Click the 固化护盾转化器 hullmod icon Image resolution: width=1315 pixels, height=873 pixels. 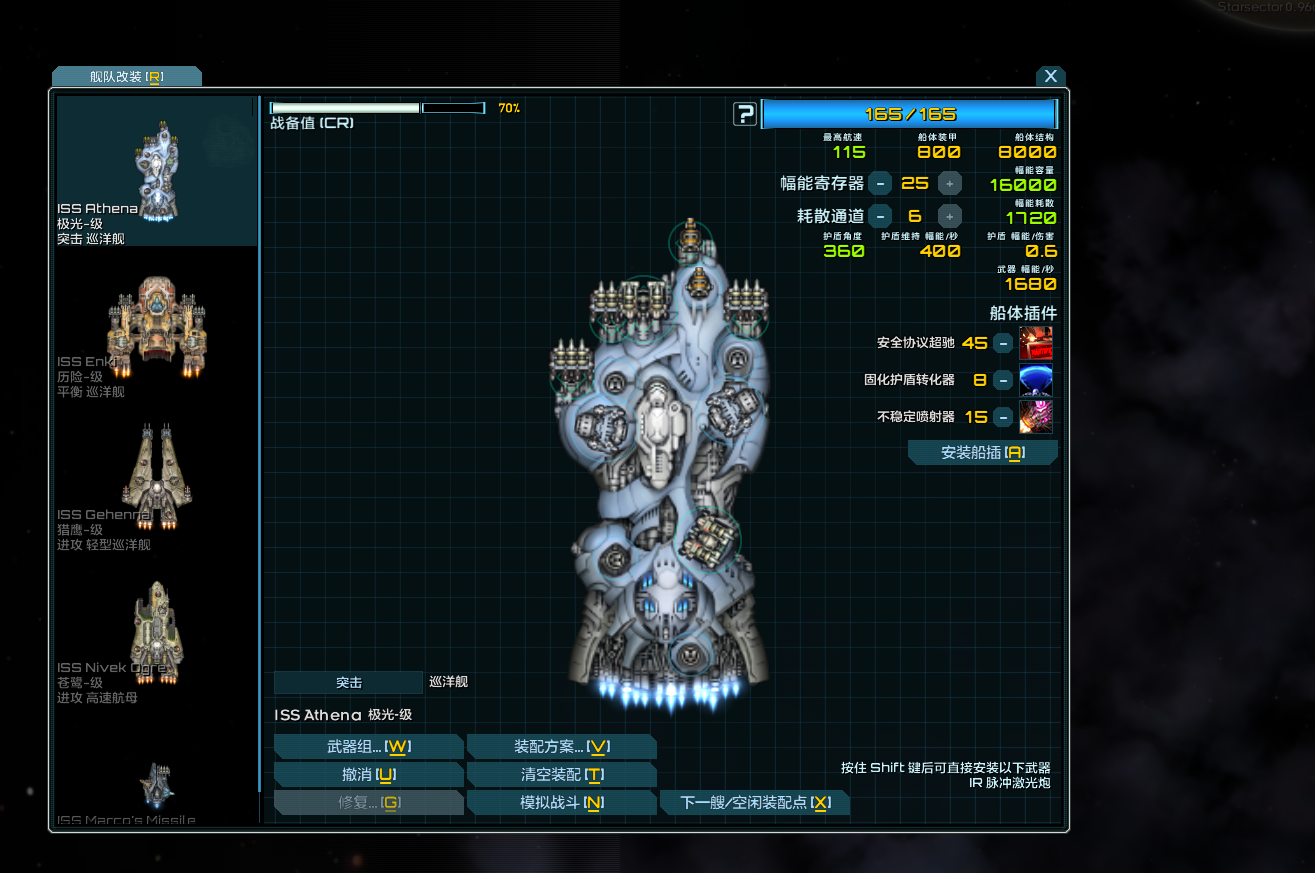1036,380
